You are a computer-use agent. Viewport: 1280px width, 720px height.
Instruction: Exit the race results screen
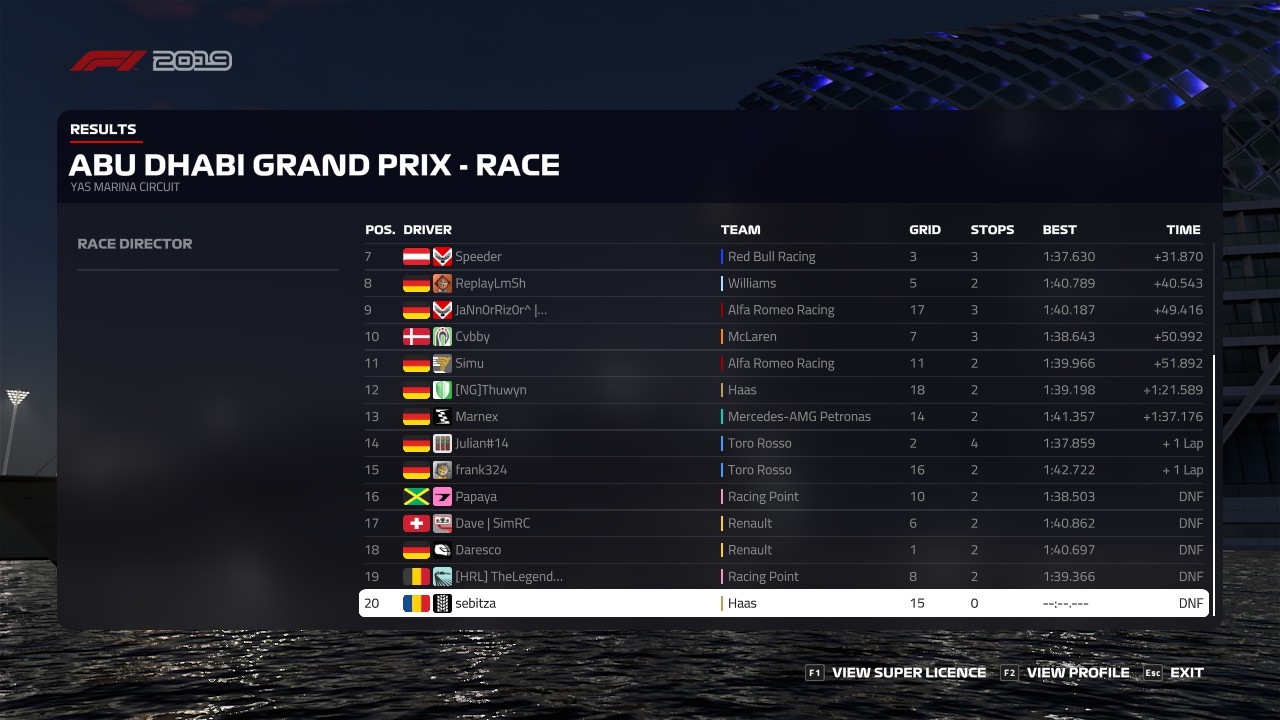pos(1186,673)
